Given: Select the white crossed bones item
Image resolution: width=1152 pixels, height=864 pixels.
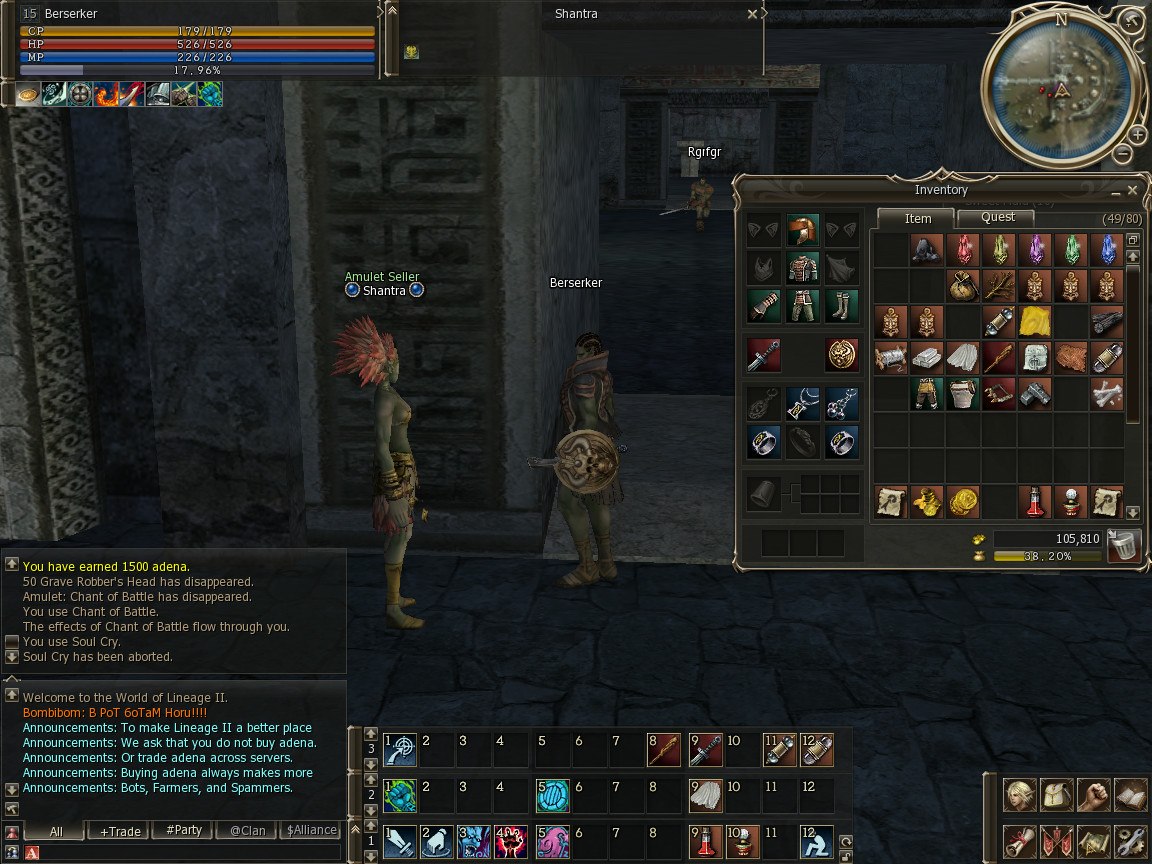Looking at the screenshot, I should pos(1105,393).
